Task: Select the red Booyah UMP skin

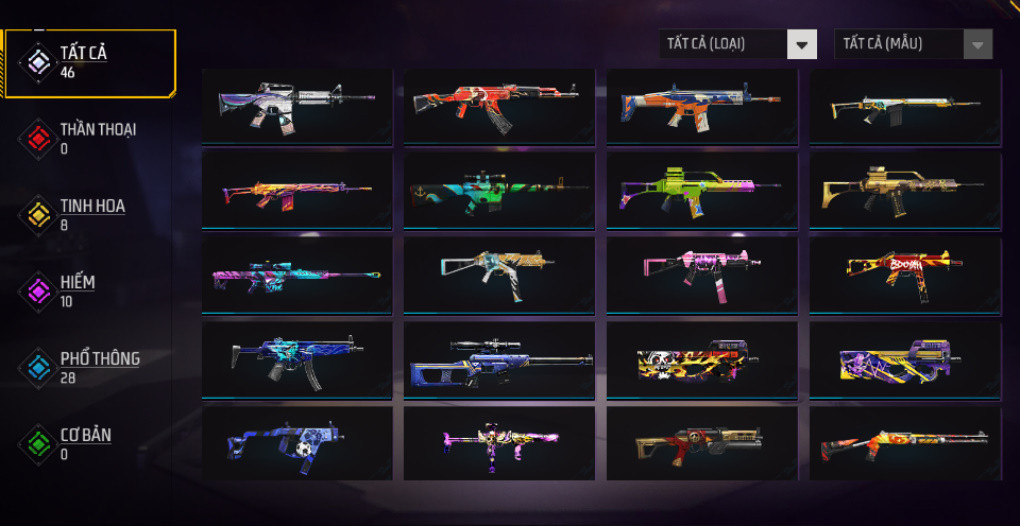Action: (904, 273)
